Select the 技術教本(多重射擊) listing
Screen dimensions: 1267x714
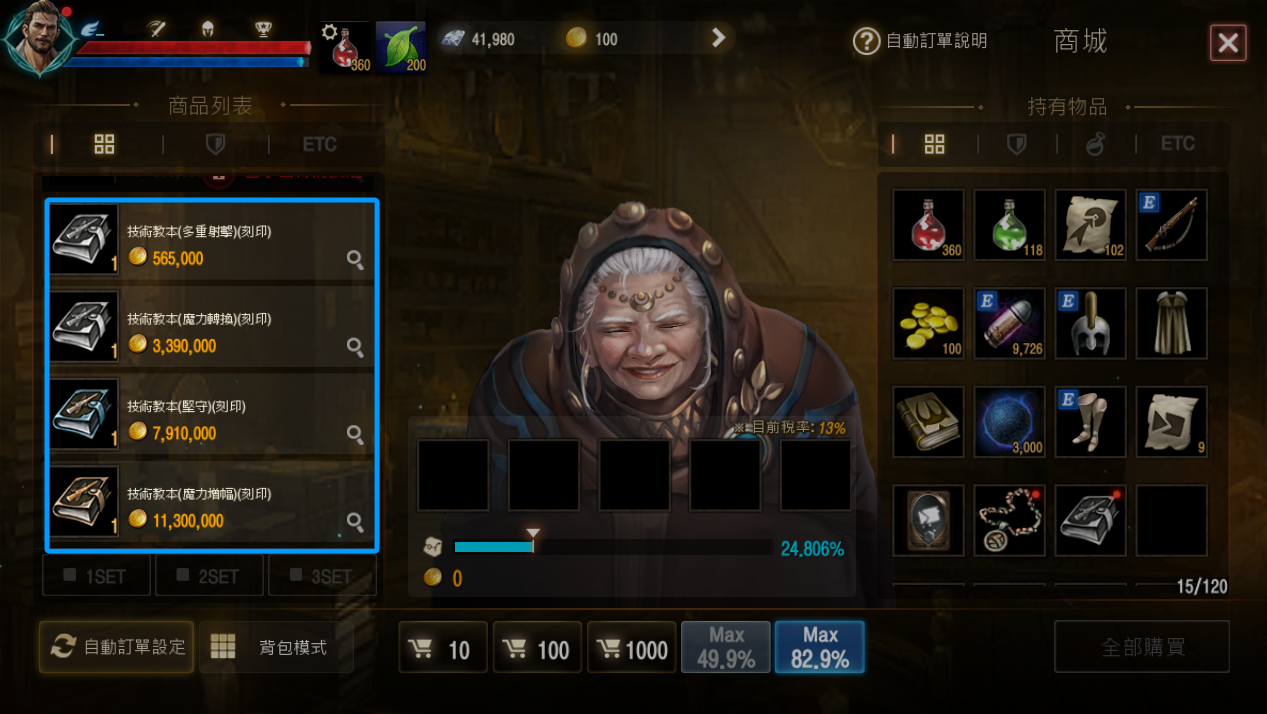point(211,240)
